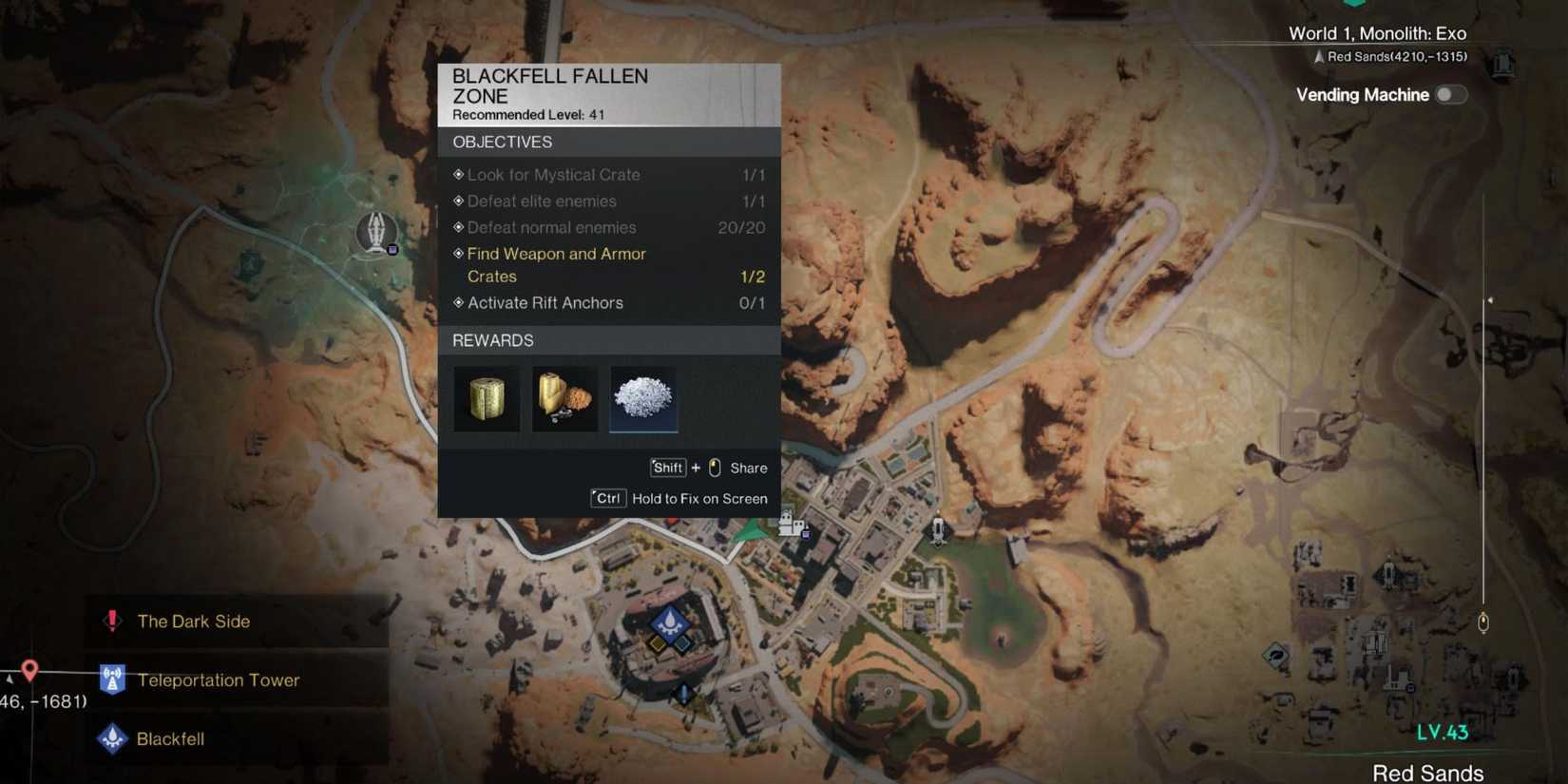This screenshot has height=784, width=1568.
Task: Click the Teleportation Tower icon in the legend
Action: pos(112,679)
